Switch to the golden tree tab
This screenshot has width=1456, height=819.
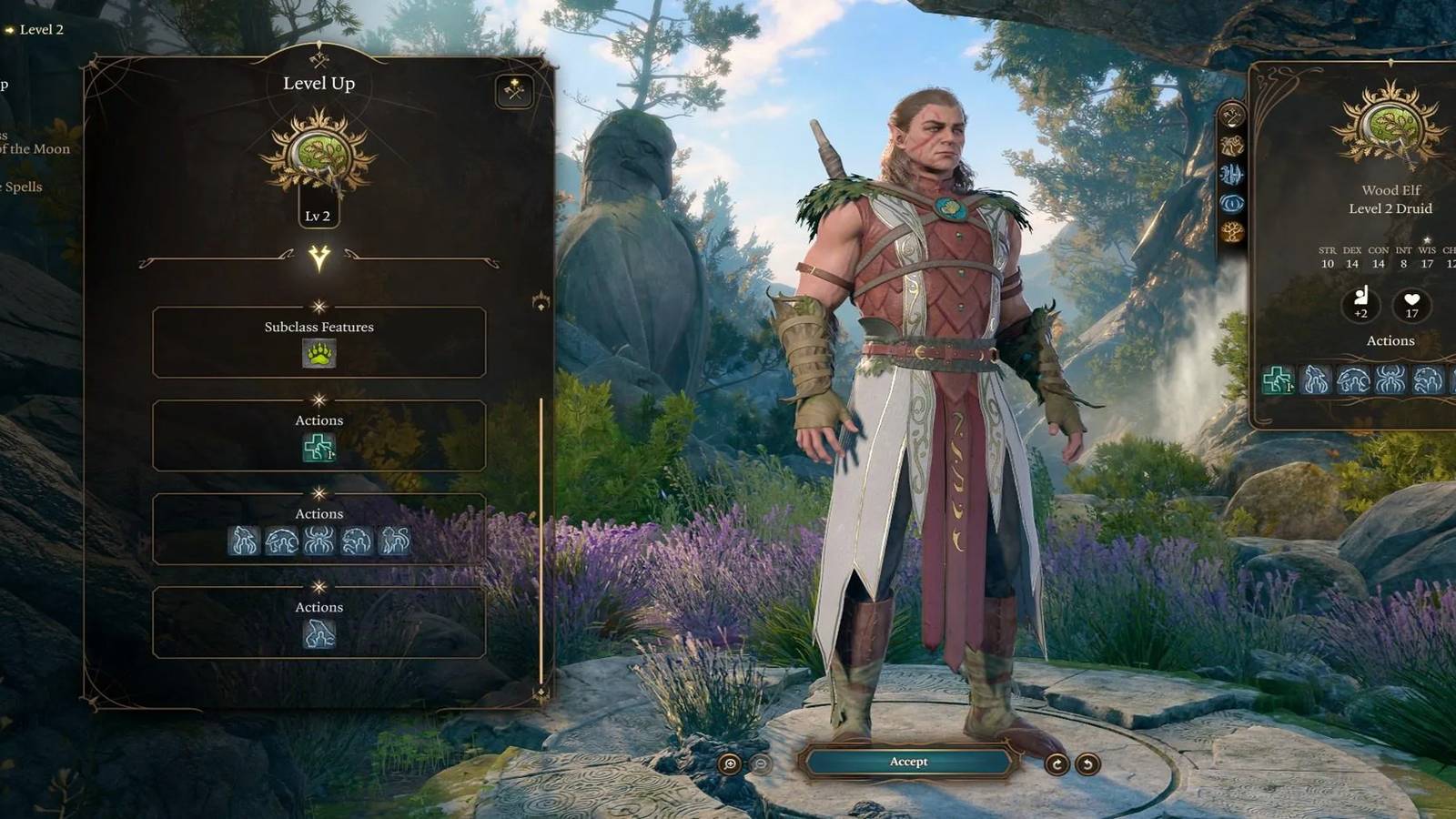click(x=1231, y=232)
